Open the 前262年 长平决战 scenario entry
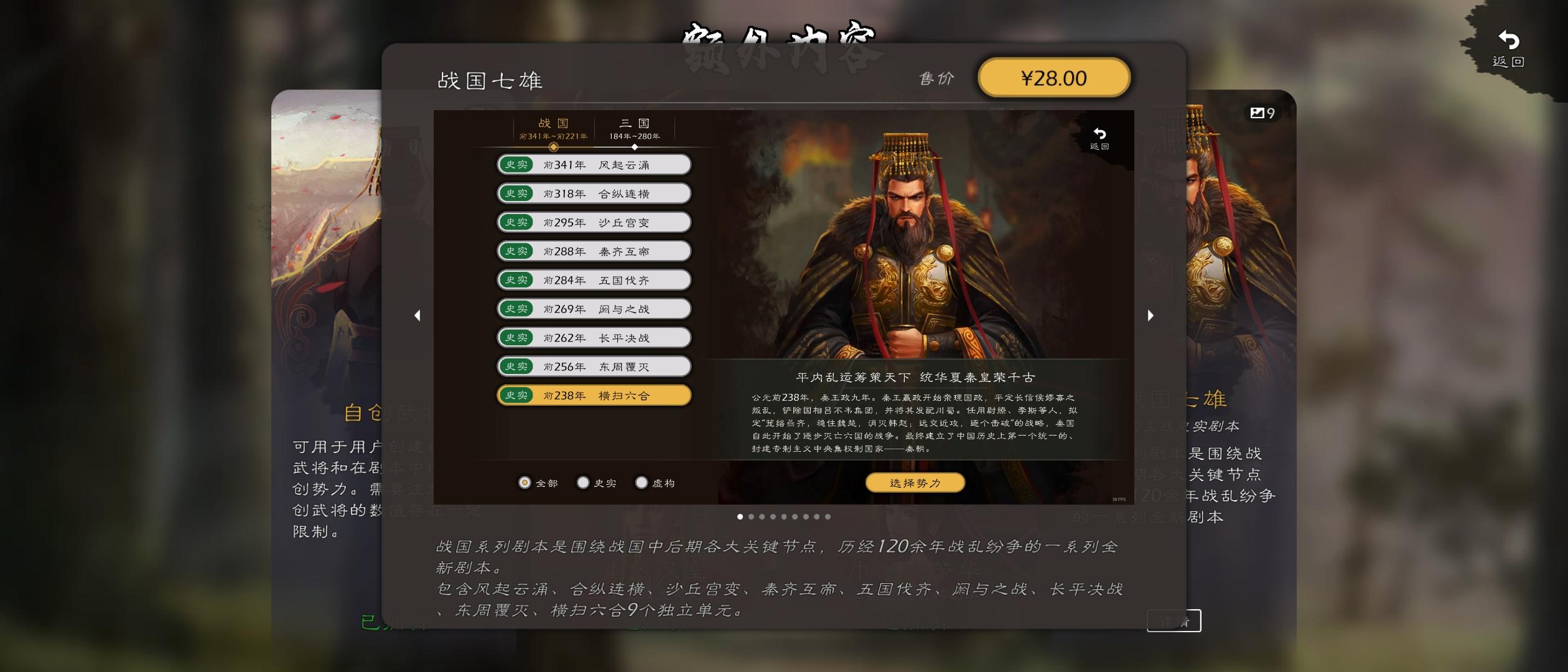Screen dimensions: 1568x672 (x=593, y=337)
